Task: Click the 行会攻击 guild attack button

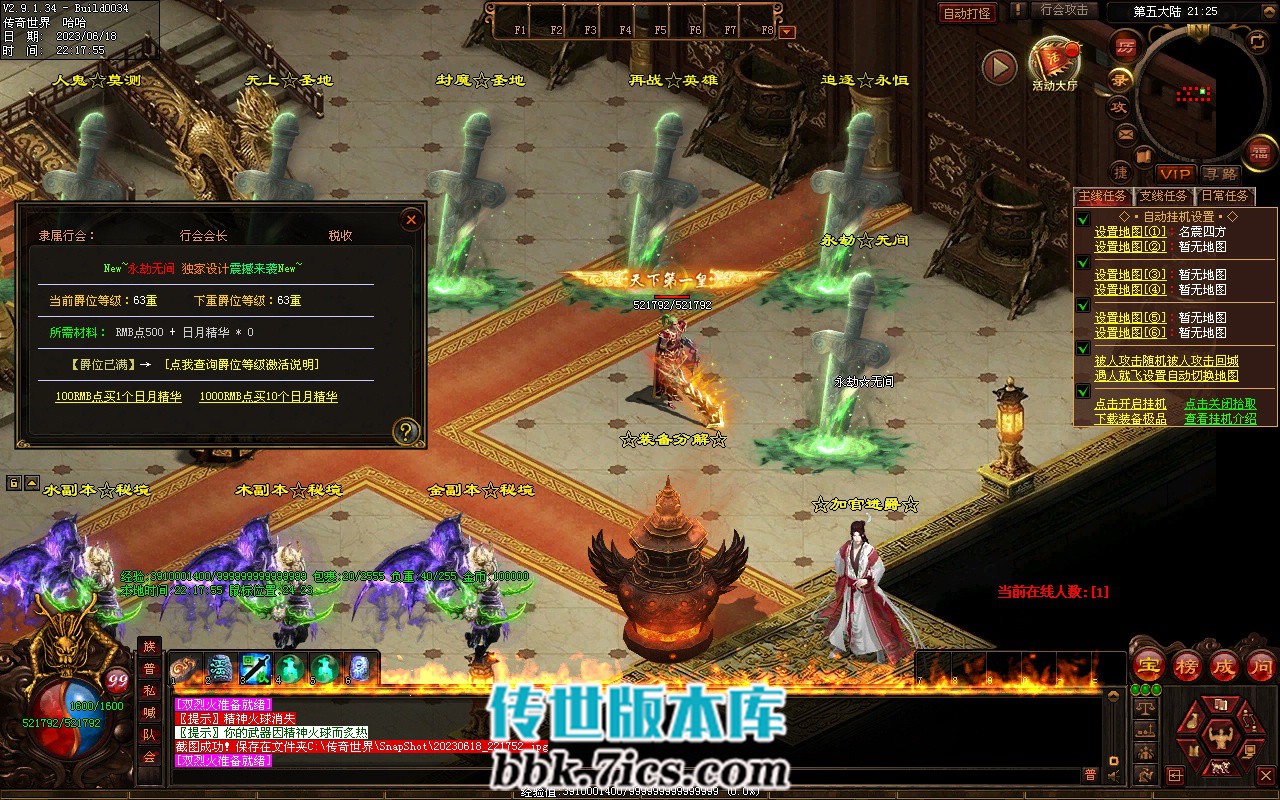Action: (x=1064, y=10)
